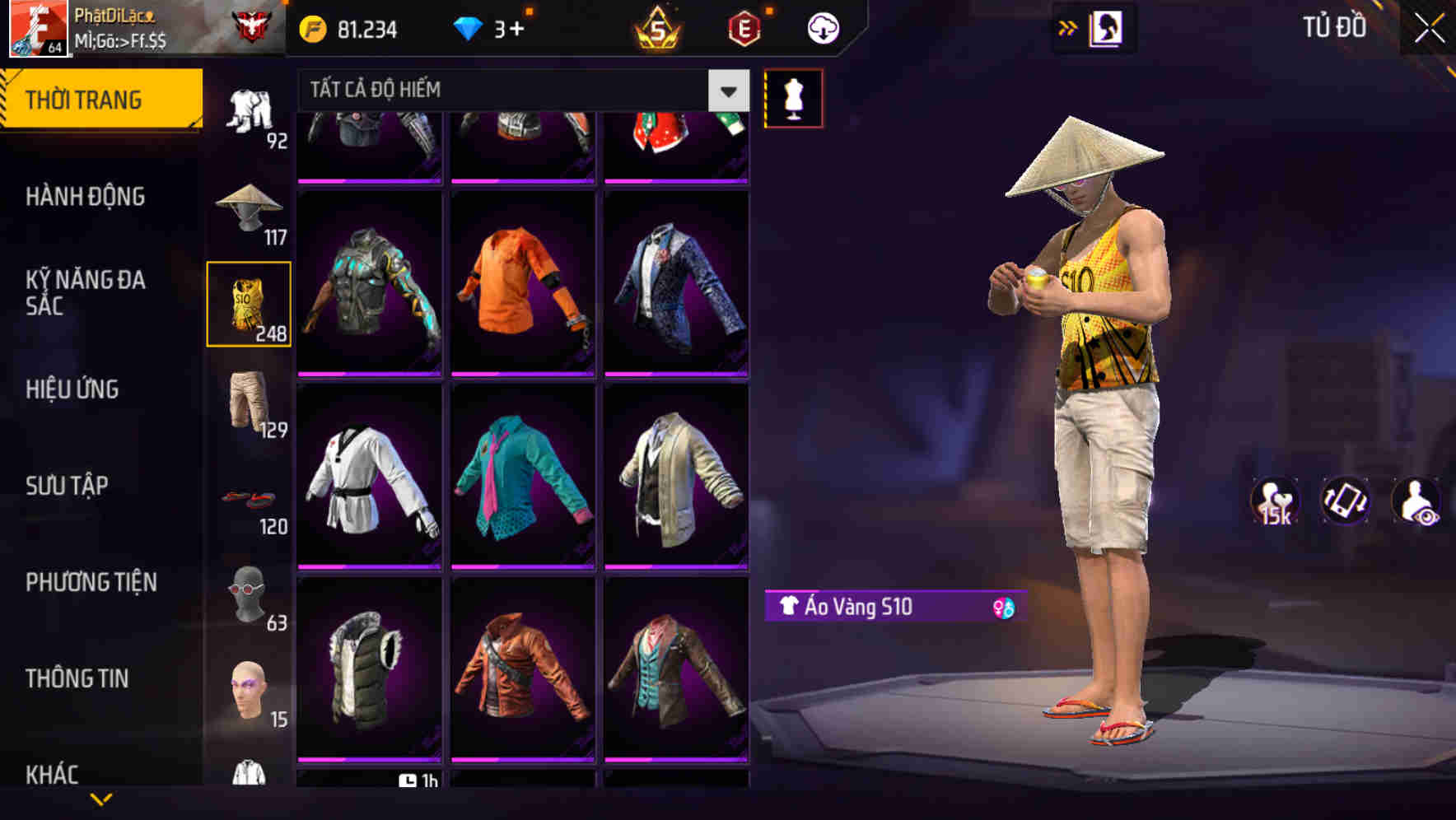Select the mannequin display icon above item grid
Screen dimensions: 1456x820
click(793, 97)
